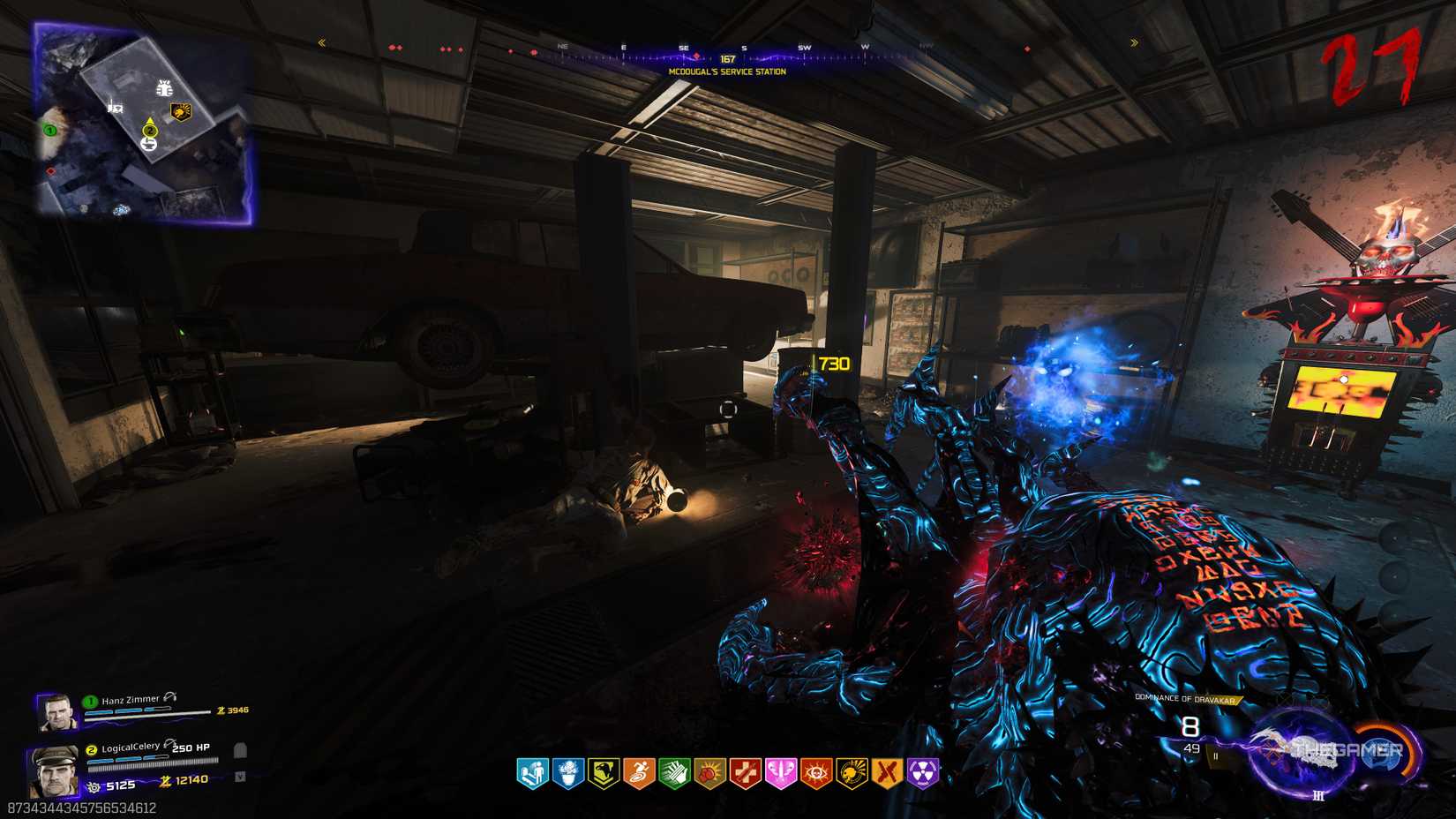Click the orange crossed-out X perk icon
The height and width of the screenshot is (819, 1456).
pyautogui.click(x=887, y=774)
